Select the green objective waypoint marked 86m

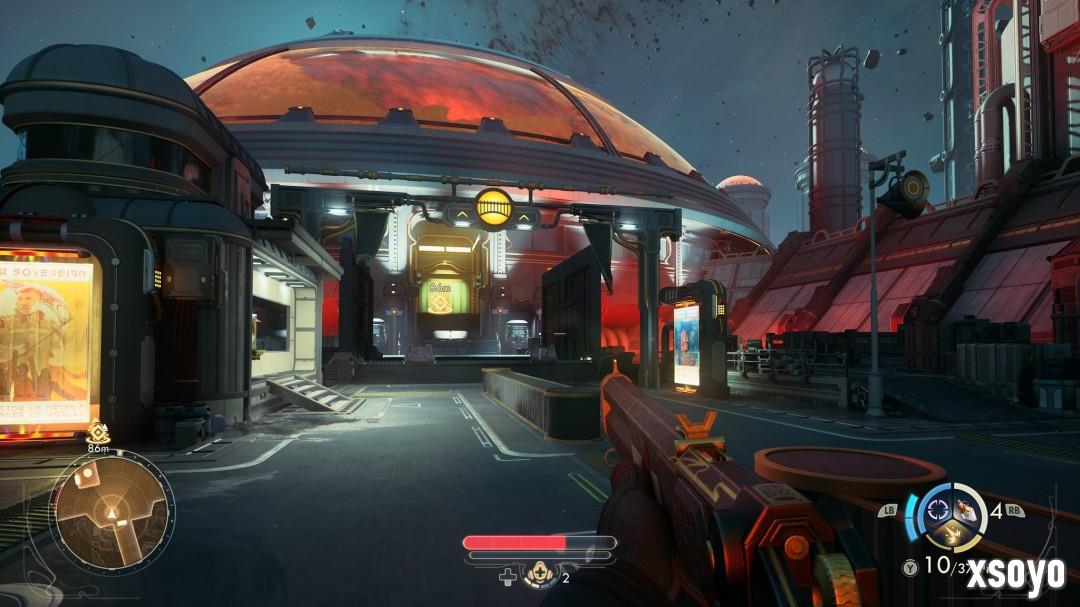pos(439,296)
